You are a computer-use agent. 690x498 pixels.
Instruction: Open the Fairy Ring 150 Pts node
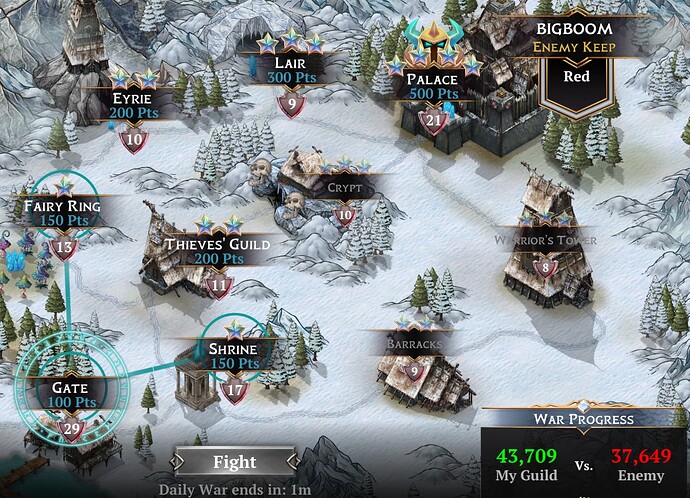(x=63, y=214)
